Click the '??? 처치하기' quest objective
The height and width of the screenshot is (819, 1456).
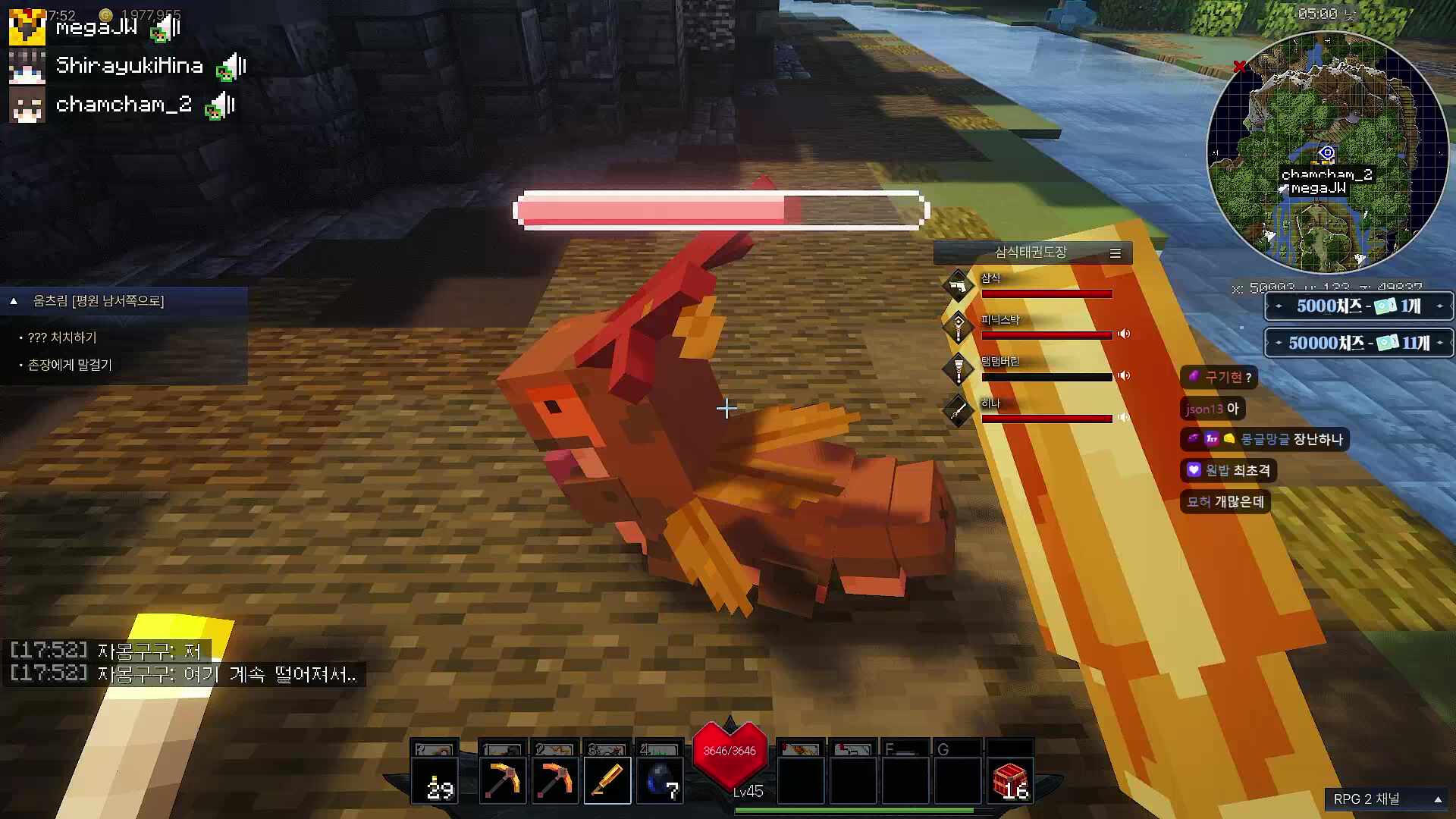[x=62, y=337]
